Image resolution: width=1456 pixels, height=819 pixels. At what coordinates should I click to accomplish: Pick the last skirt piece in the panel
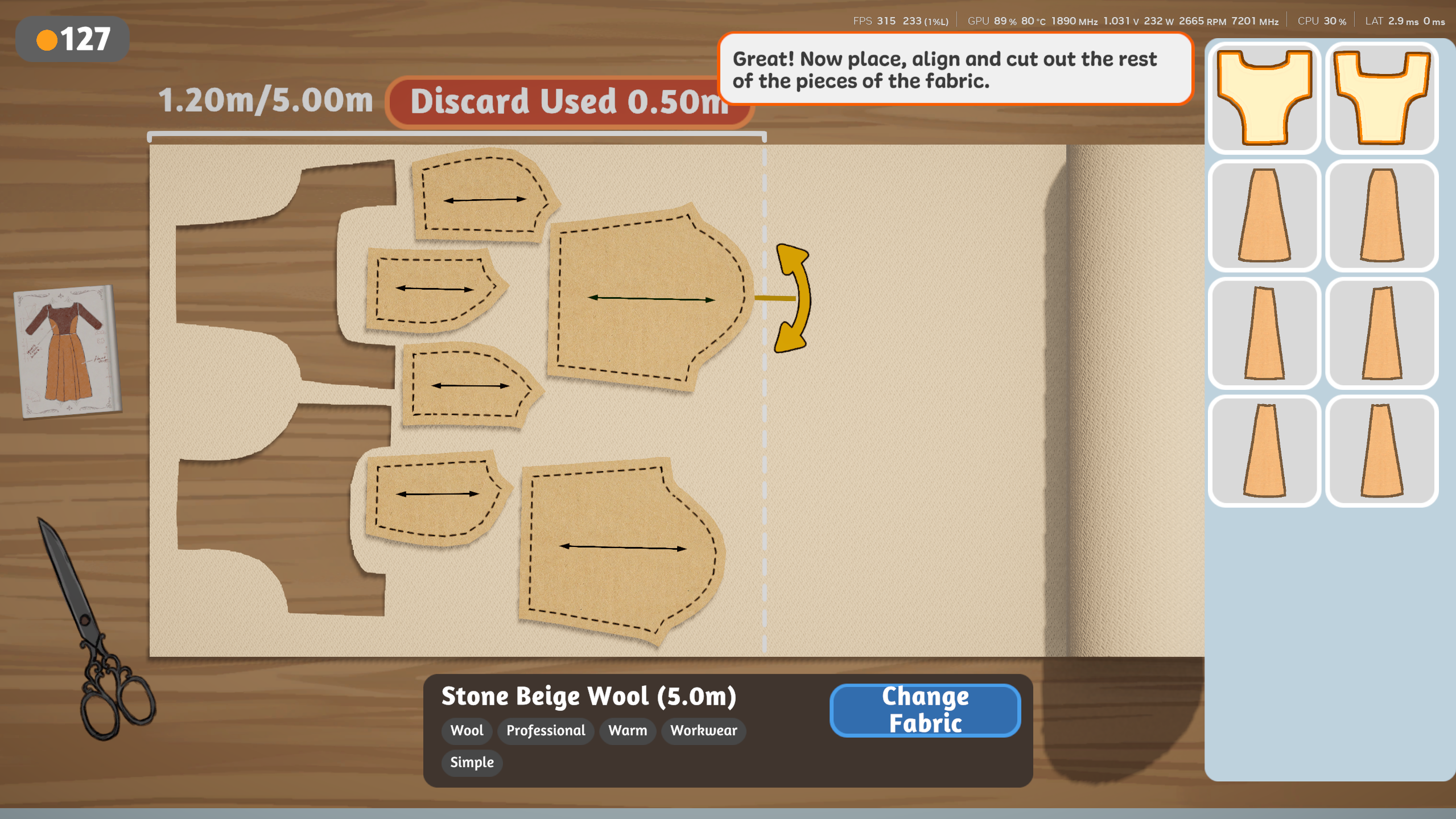[x=1381, y=450]
